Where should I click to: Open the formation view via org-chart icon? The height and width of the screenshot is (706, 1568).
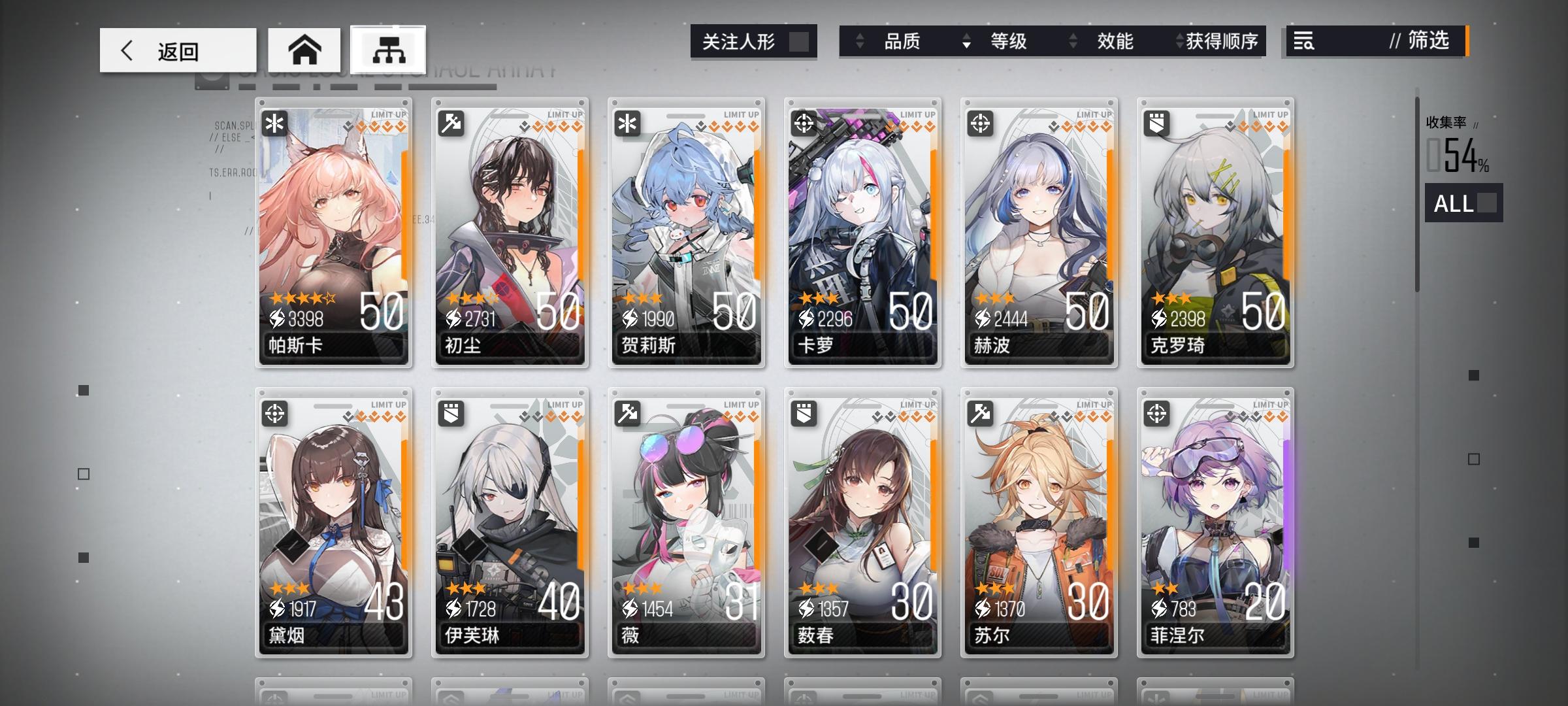(x=388, y=48)
